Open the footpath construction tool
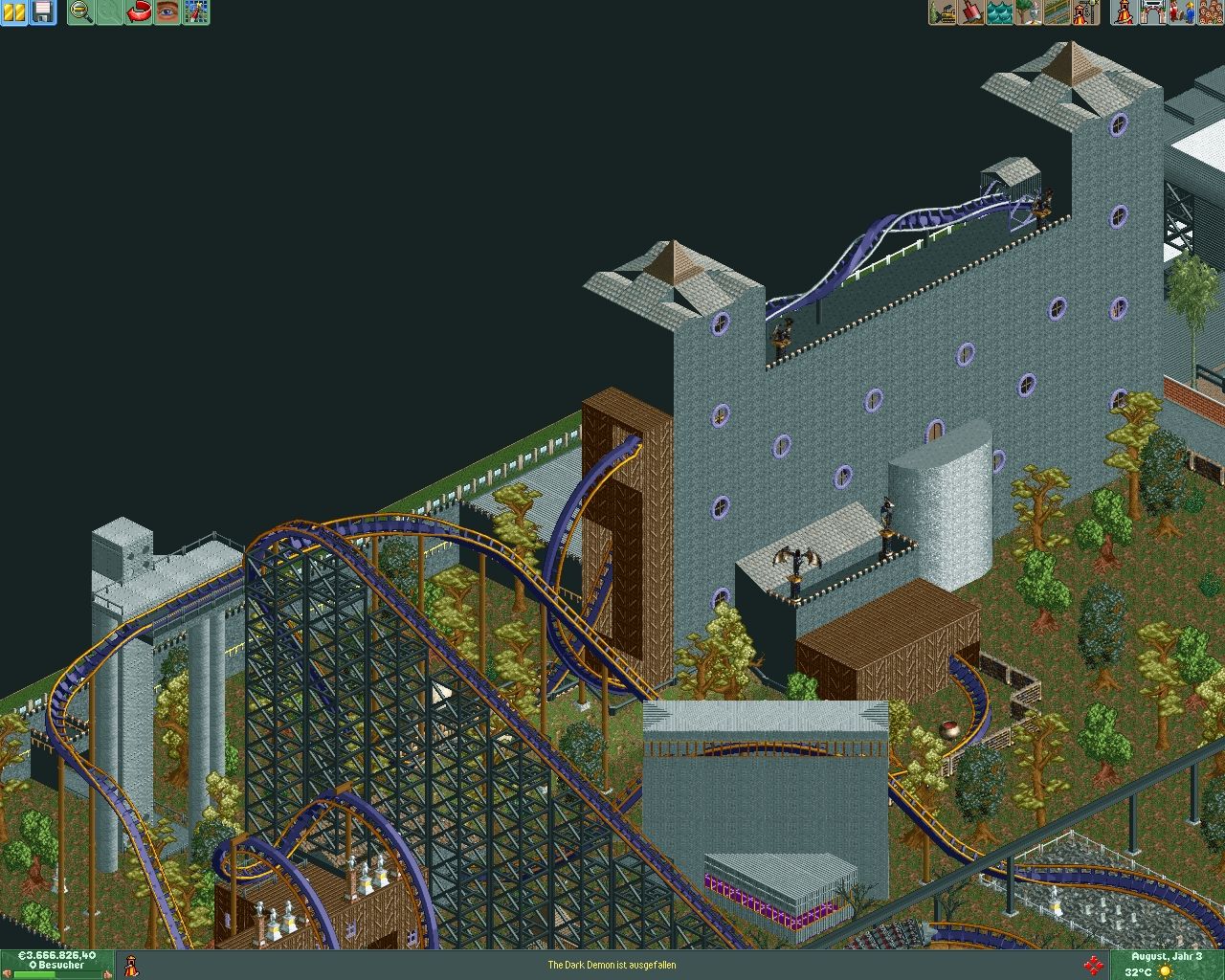 point(1058,12)
